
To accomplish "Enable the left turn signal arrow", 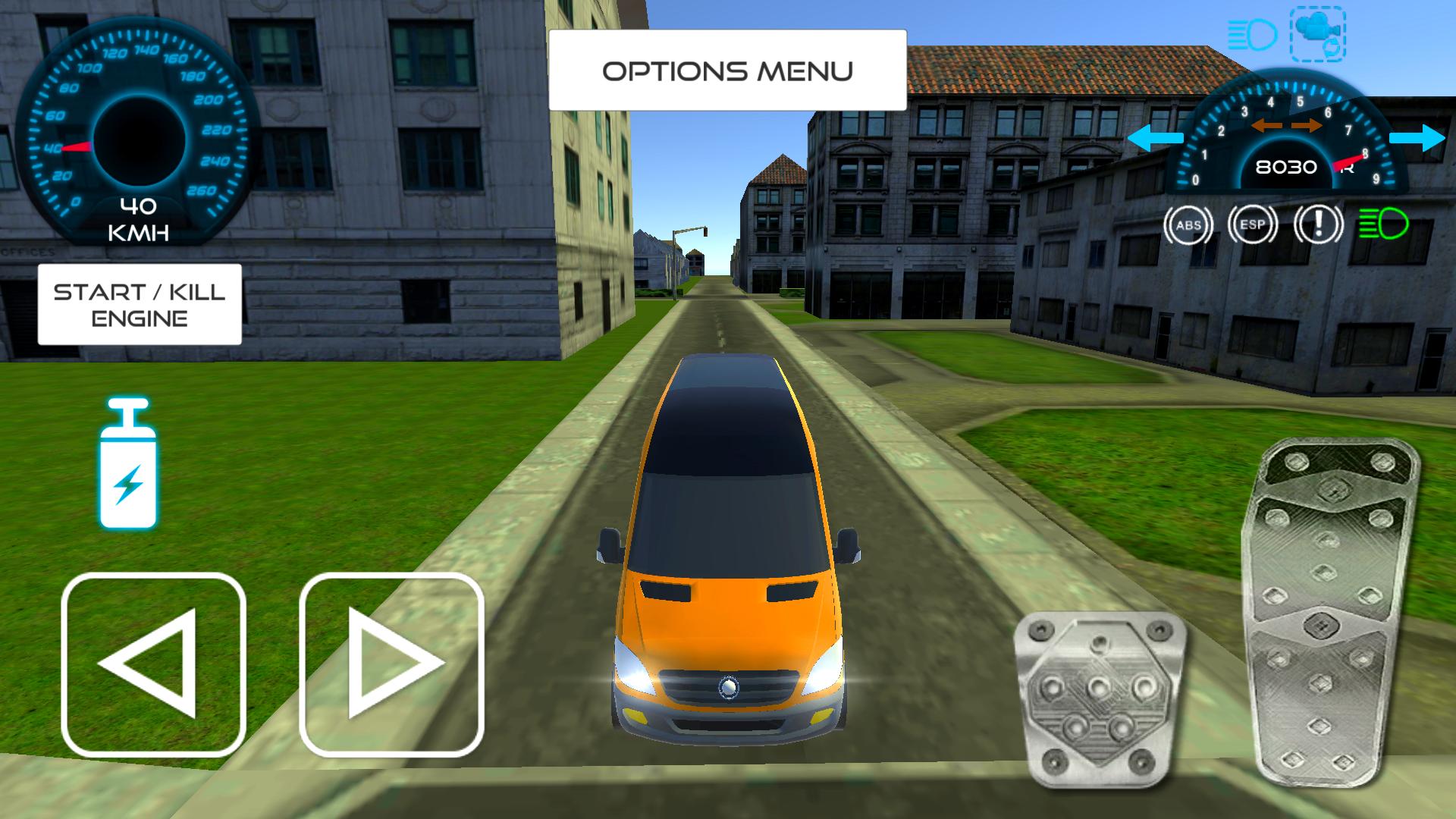I will pyautogui.click(x=1154, y=138).
